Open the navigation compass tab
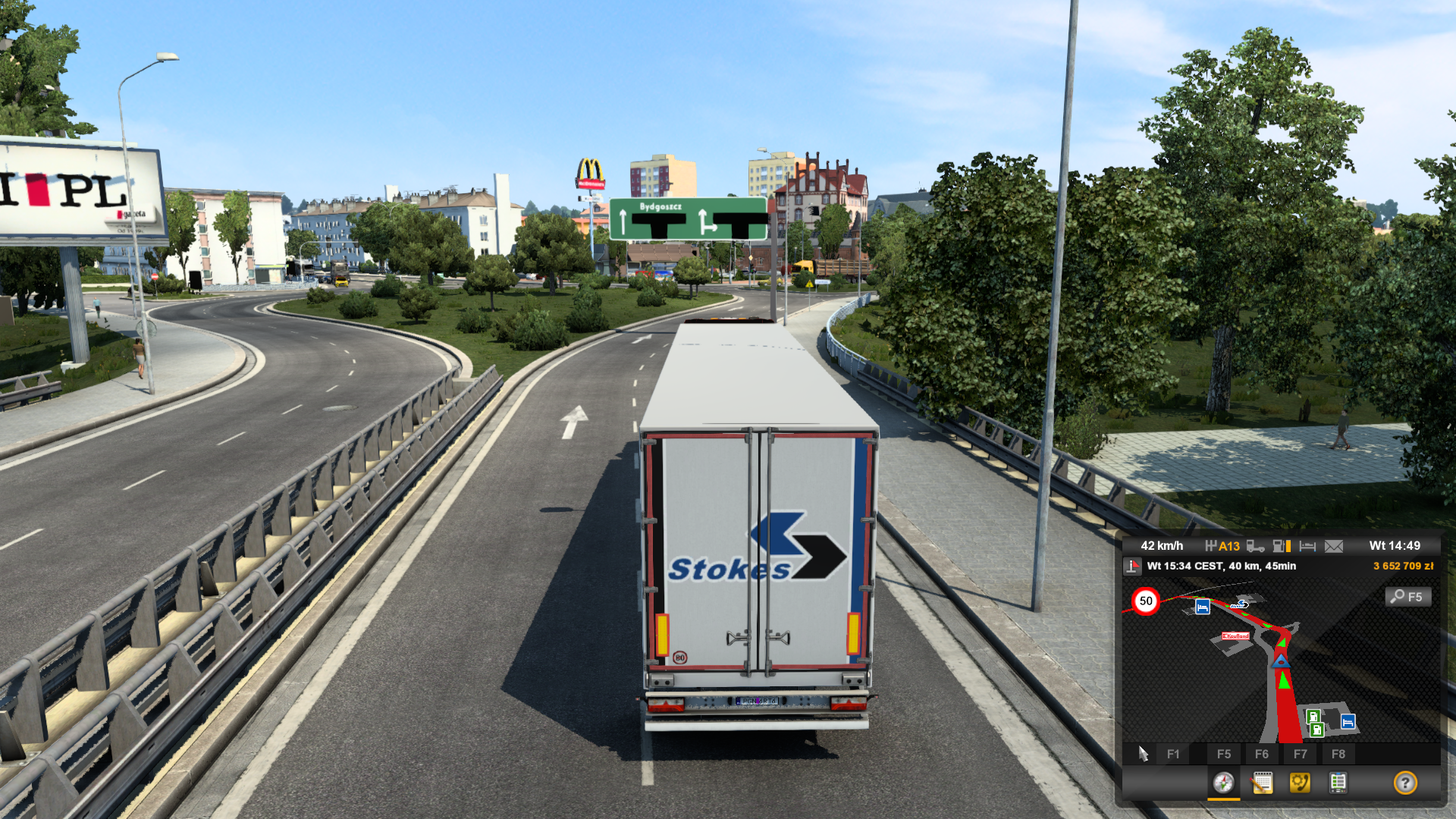This screenshot has width=1456, height=819. pos(1223,783)
